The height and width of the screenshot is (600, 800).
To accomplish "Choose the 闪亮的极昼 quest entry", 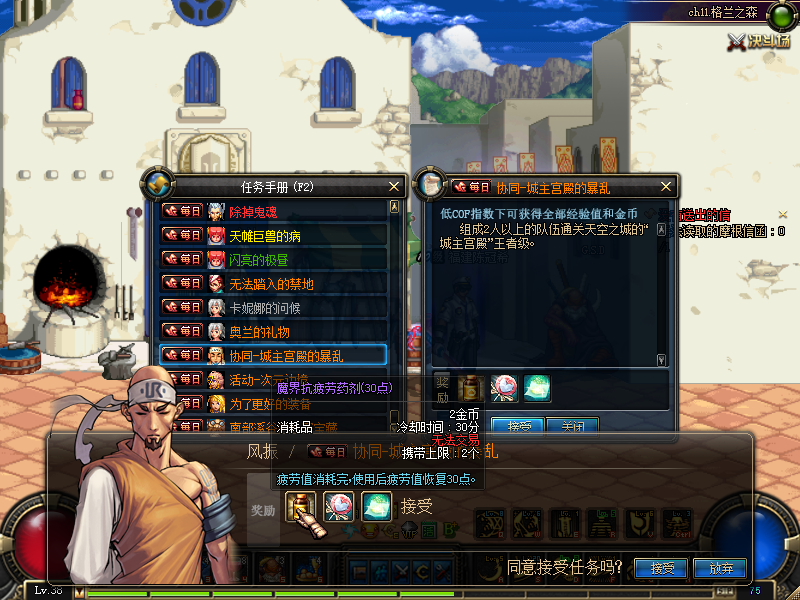I will coord(272,260).
